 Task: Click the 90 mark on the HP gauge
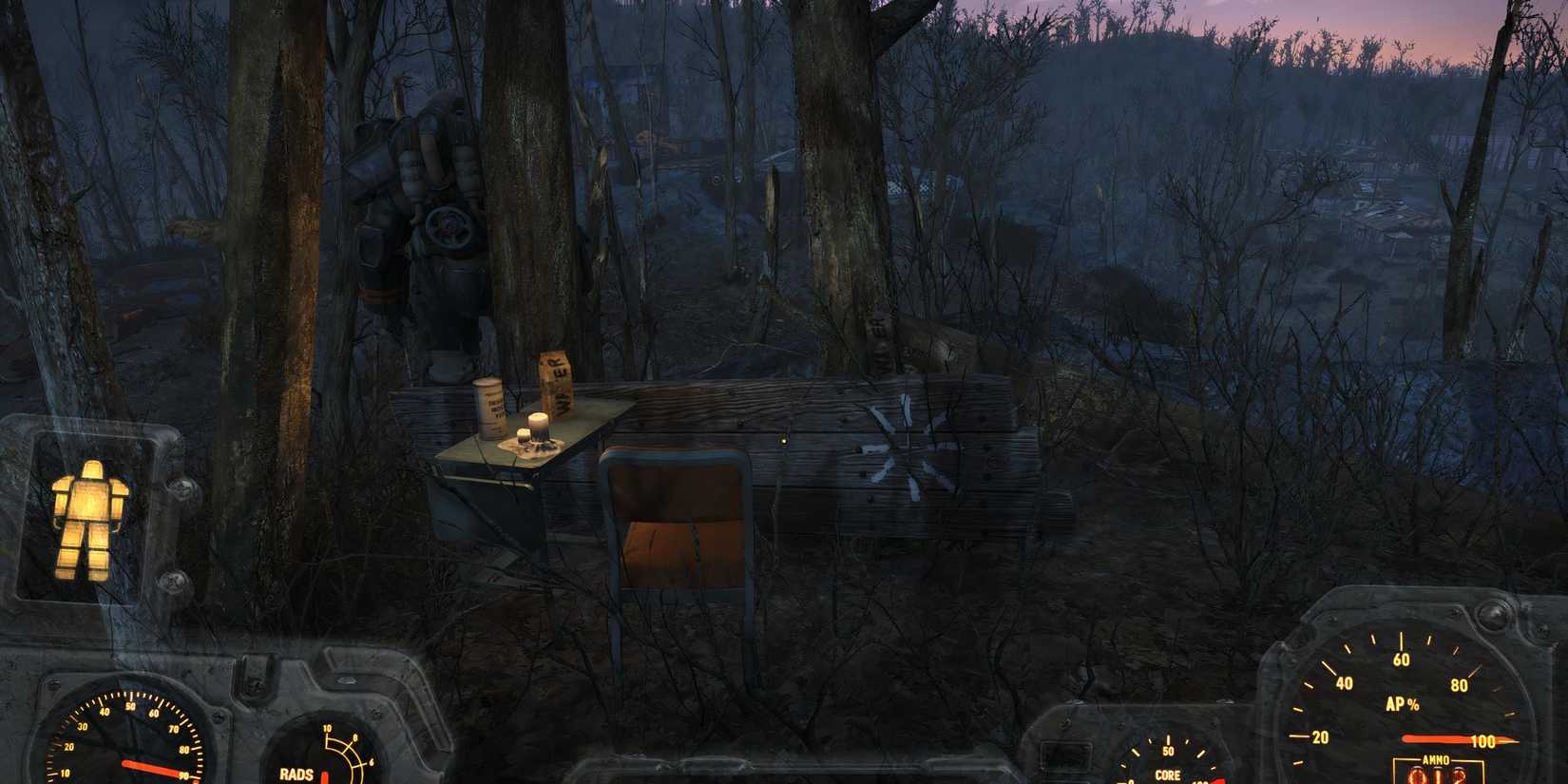click(x=182, y=777)
